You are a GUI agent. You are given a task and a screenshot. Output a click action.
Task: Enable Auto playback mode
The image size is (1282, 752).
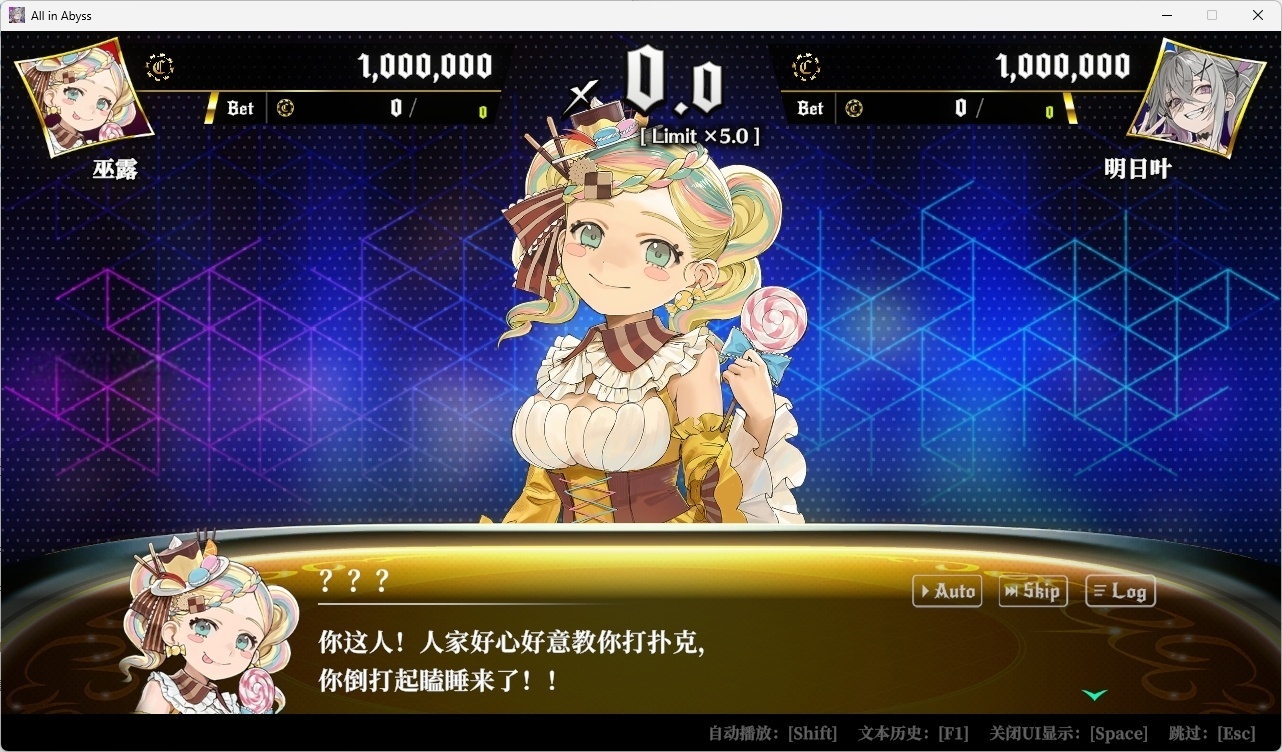[946, 591]
